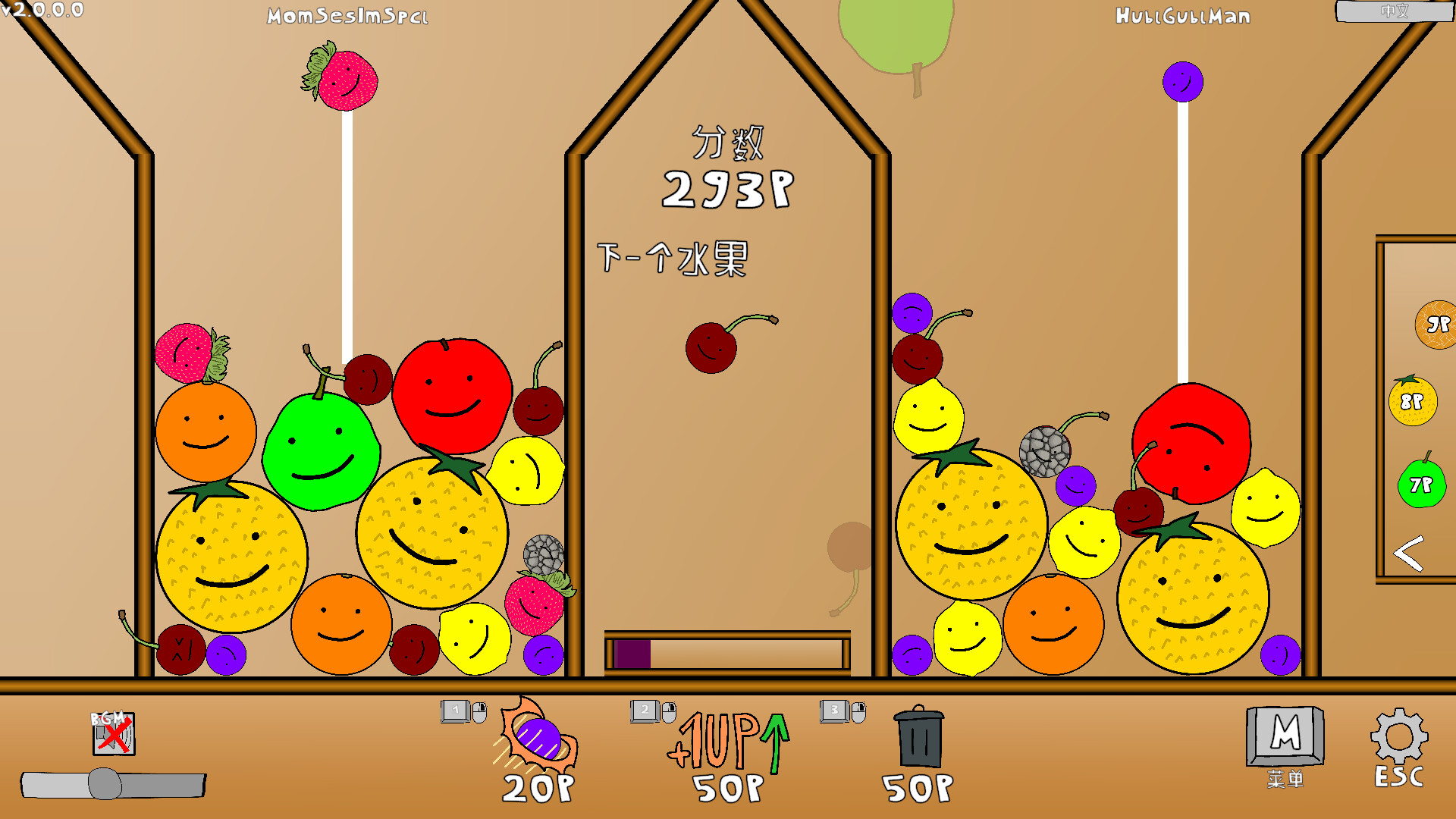The width and height of the screenshot is (1456, 819).
Task: Click the player name HubiGubiMan
Action: pos(1182,17)
